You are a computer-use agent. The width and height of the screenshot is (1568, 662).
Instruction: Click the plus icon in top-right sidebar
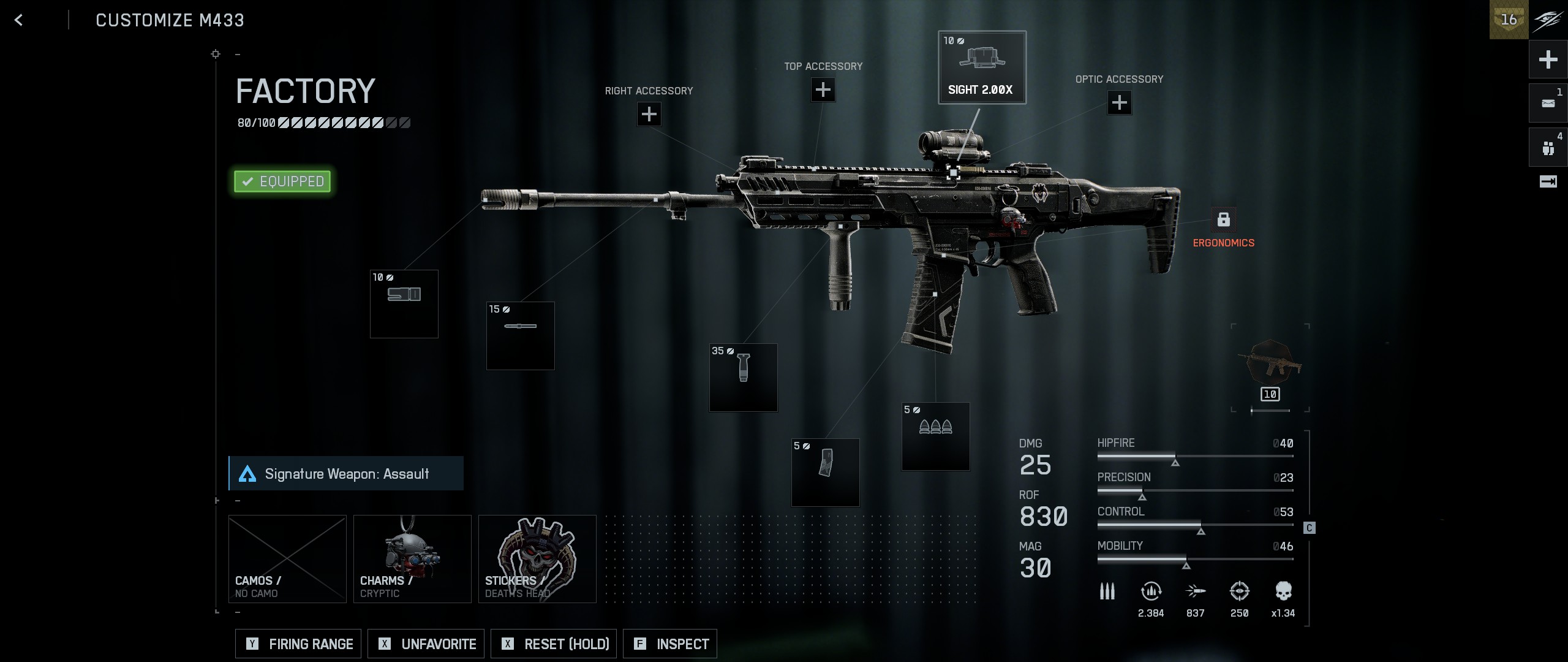pyautogui.click(x=1548, y=59)
